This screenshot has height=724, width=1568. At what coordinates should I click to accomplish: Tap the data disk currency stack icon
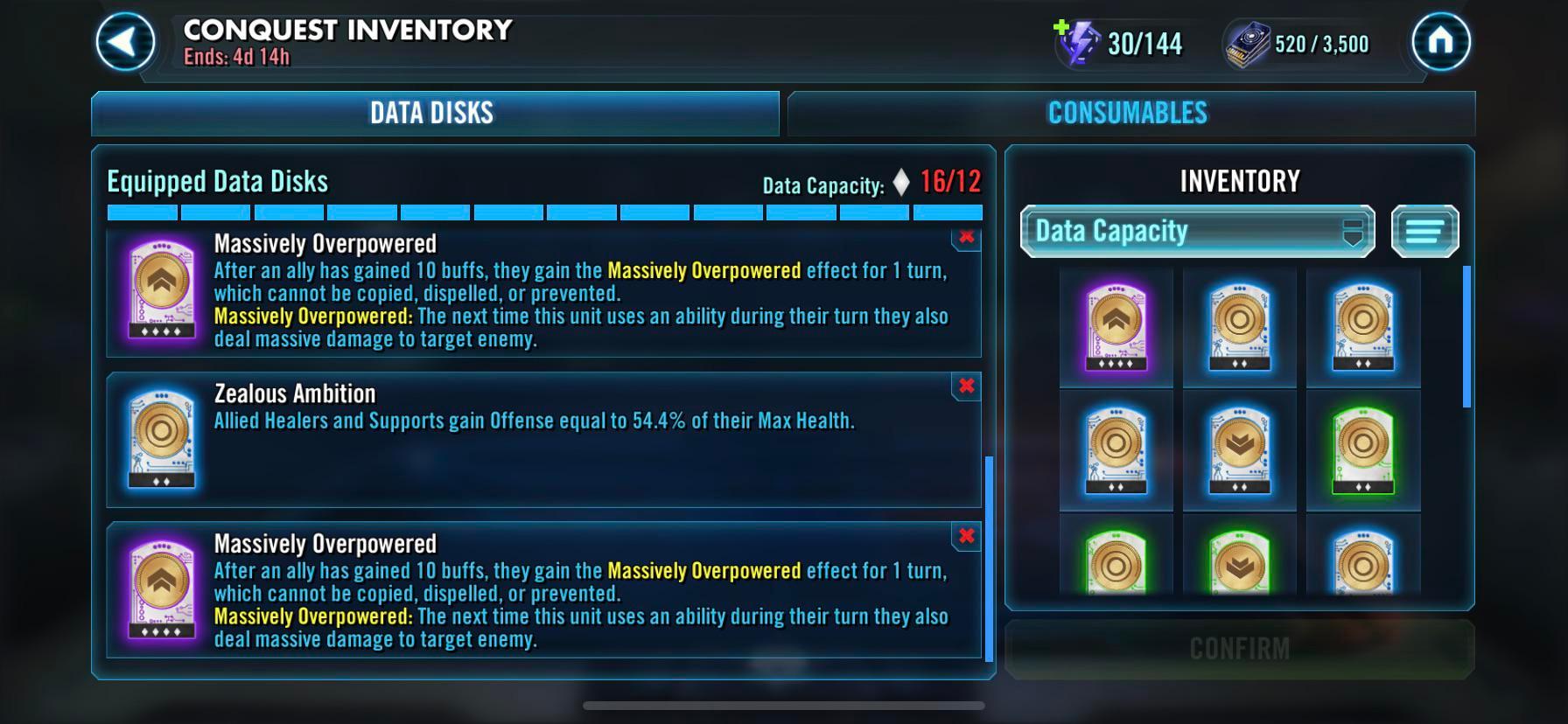point(1248,42)
